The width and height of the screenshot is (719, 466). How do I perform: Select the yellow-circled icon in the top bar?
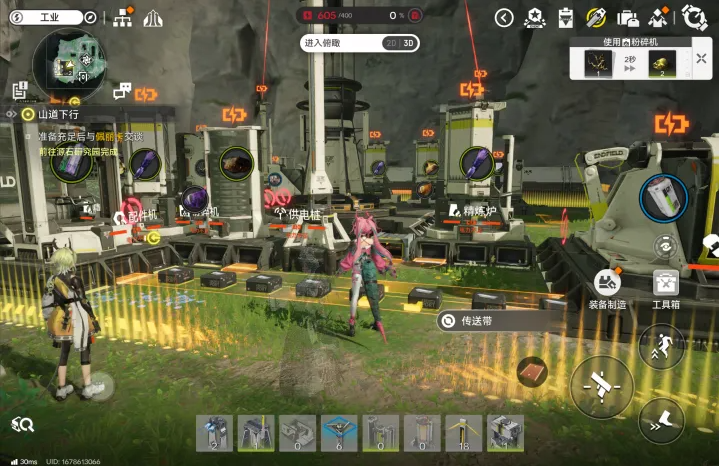[596, 17]
